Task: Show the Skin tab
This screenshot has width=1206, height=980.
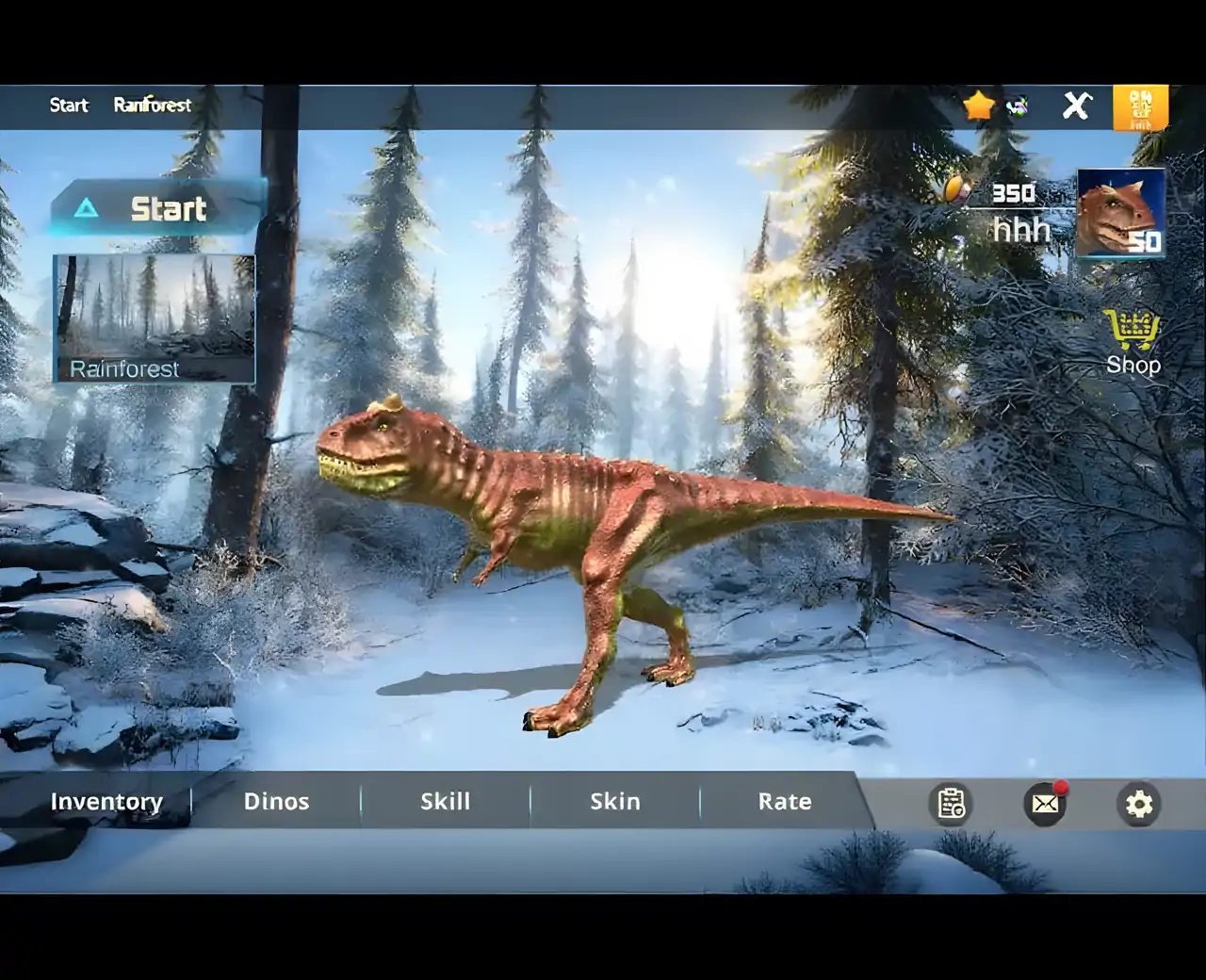Action: tap(614, 801)
